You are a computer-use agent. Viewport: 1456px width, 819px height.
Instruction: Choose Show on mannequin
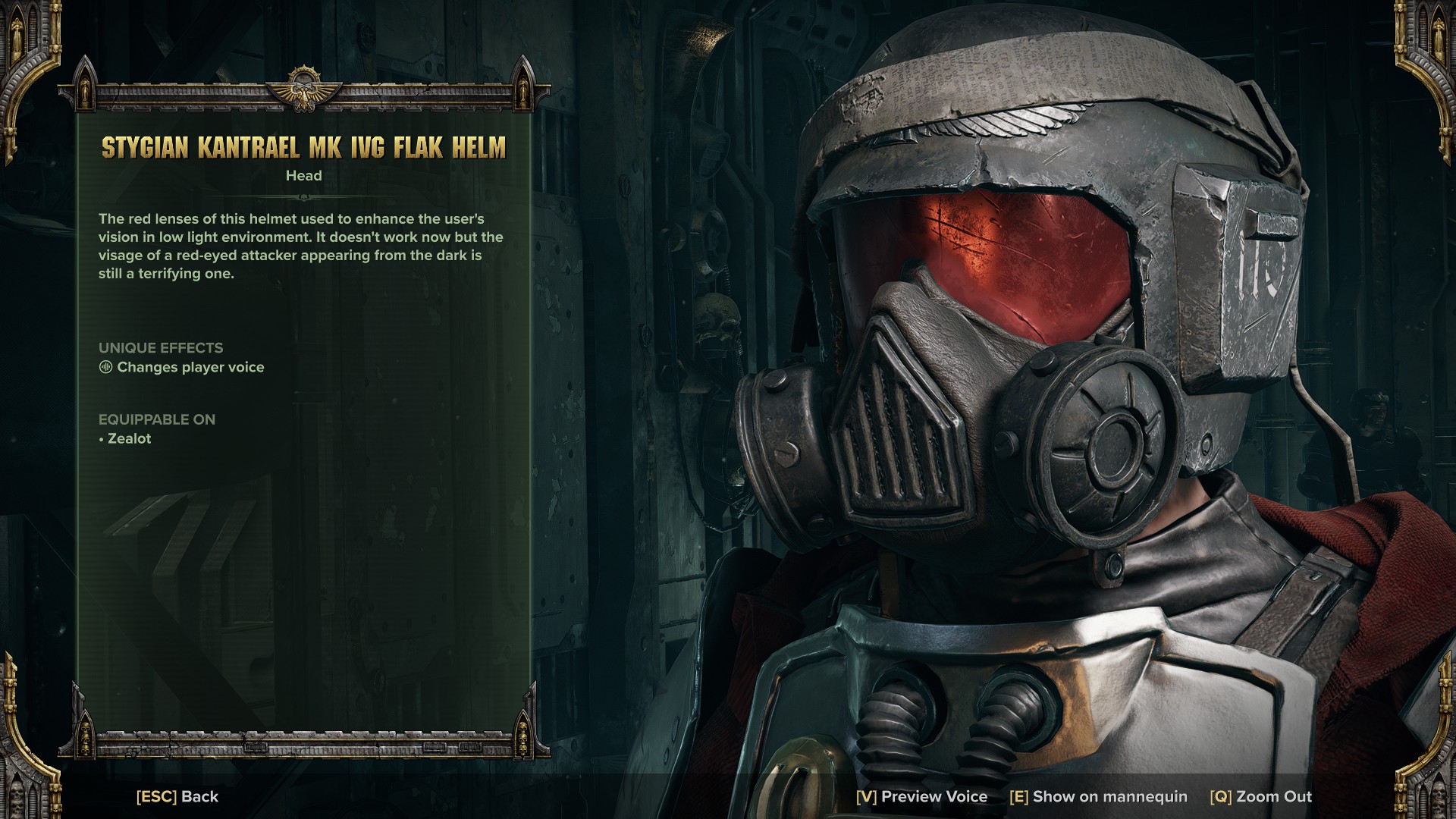click(1098, 796)
